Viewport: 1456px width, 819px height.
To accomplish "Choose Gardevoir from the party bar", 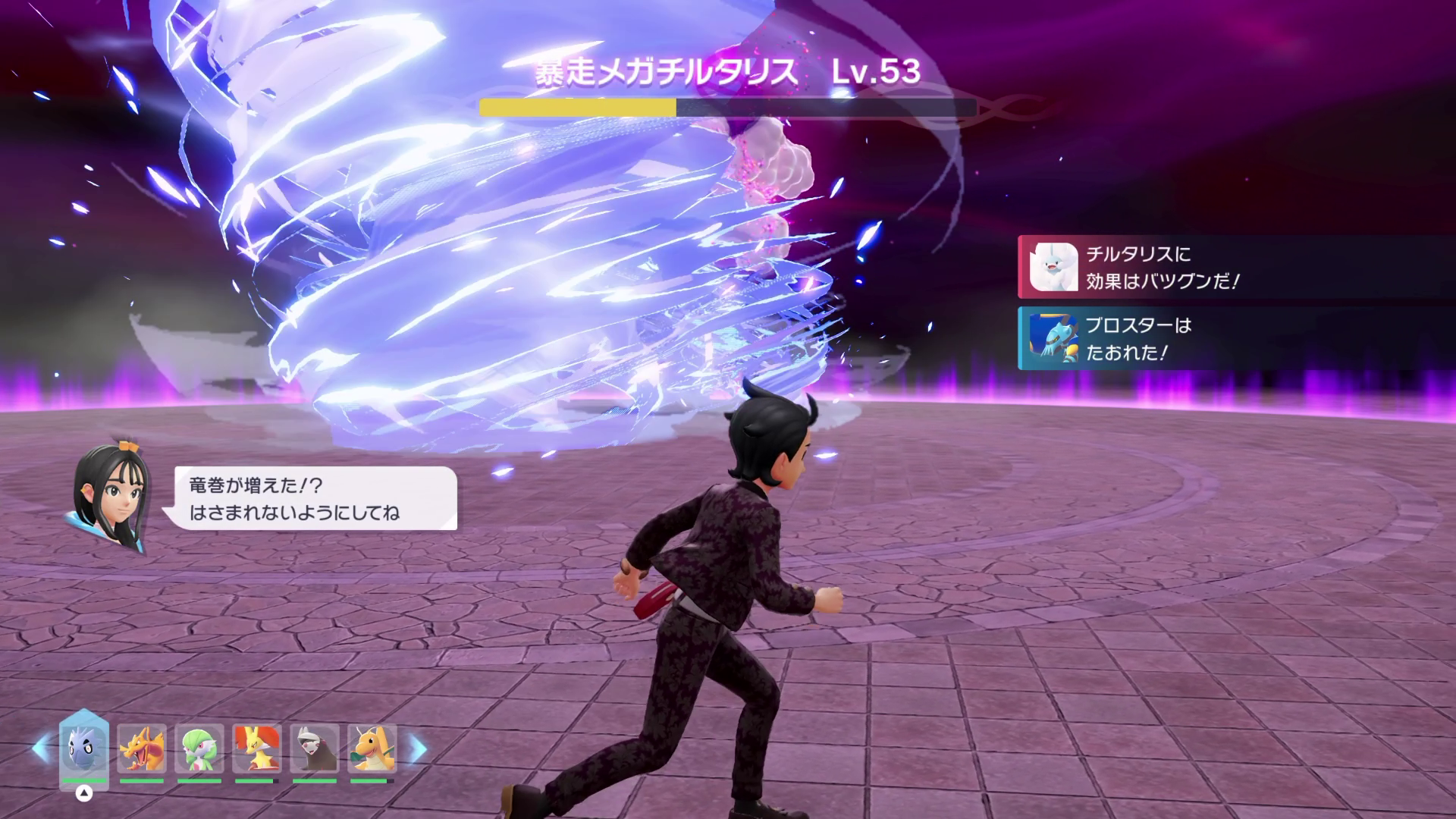I will pos(199,749).
